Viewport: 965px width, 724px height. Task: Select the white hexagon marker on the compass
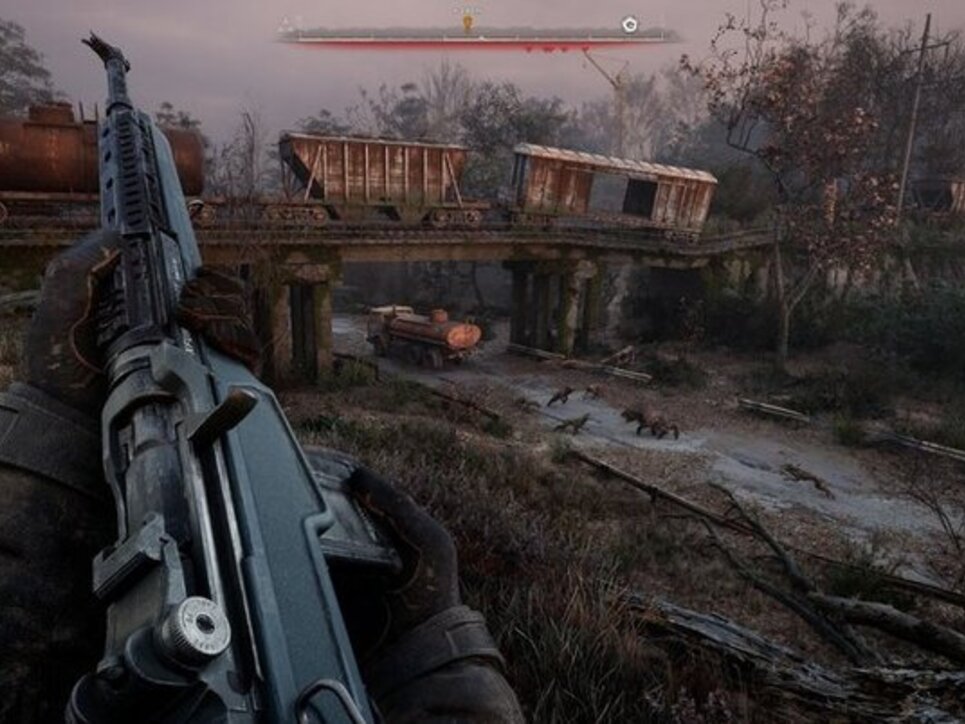(629, 24)
